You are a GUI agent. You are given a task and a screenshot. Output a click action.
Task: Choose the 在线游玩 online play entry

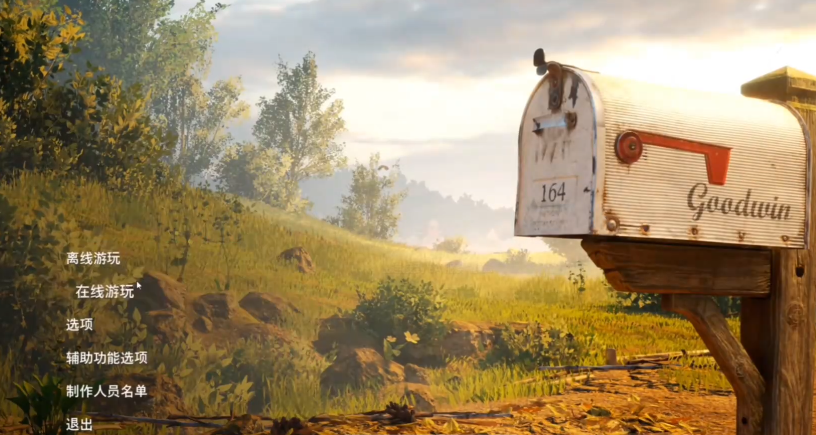point(104,291)
